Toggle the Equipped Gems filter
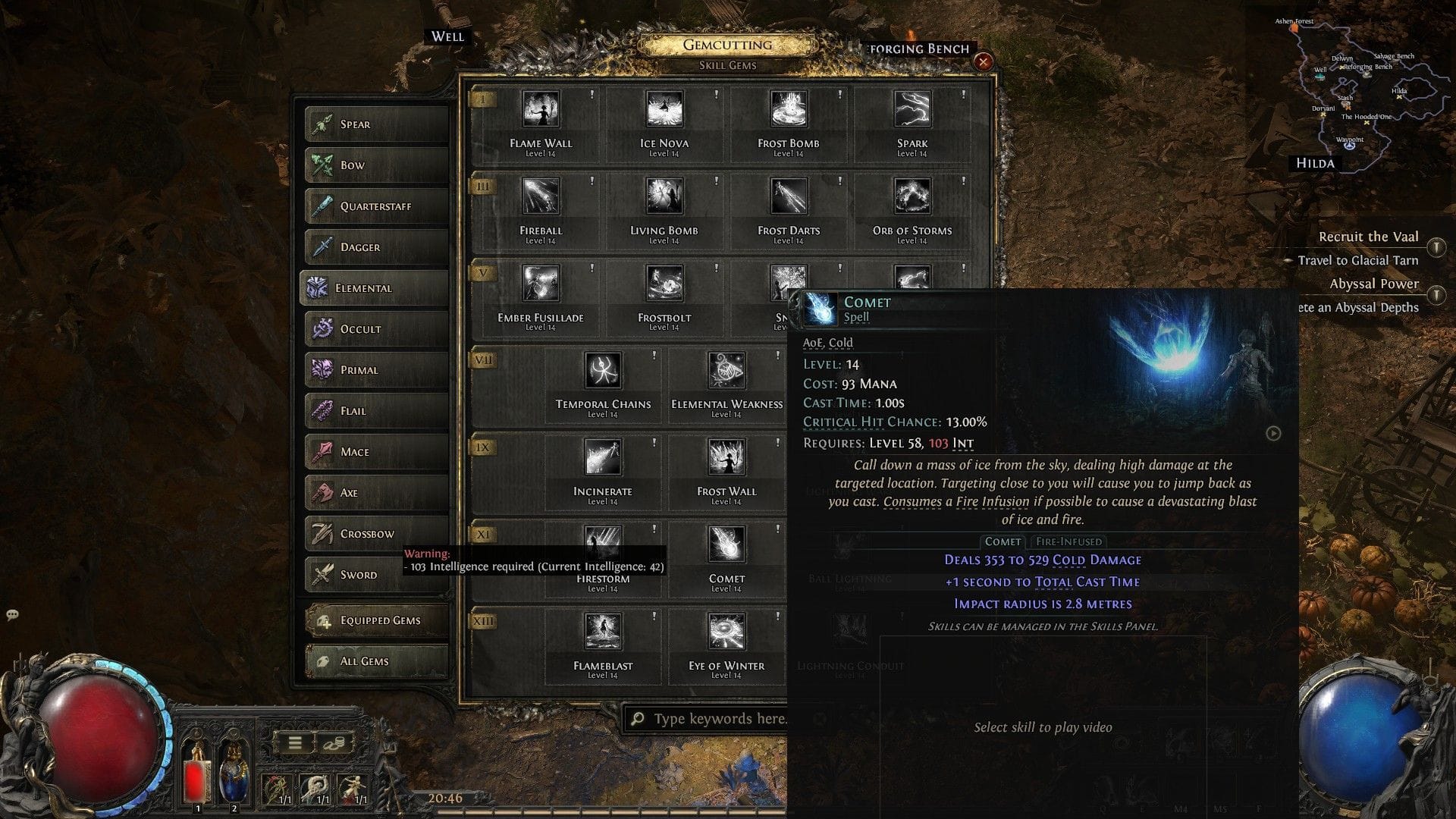Screen dimensions: 1456x819 point(375,620)
